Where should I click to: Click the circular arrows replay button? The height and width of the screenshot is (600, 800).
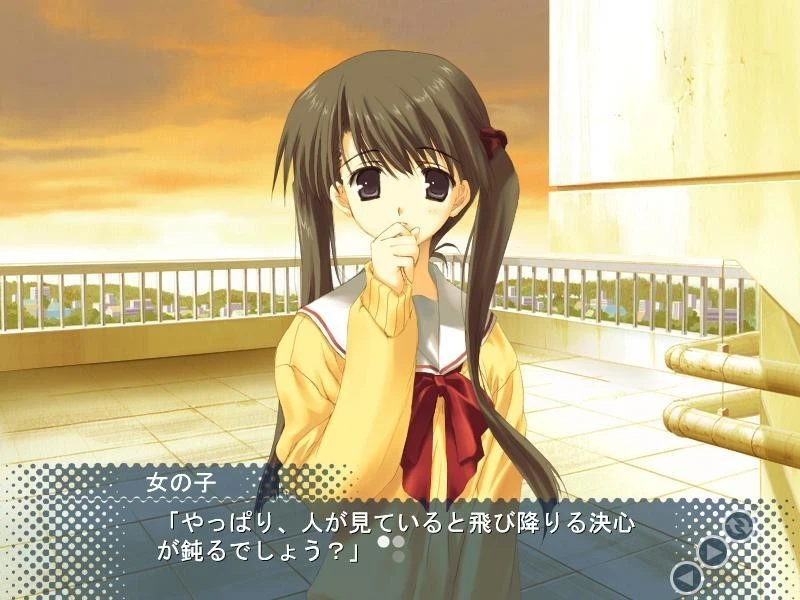coord(737,524)
